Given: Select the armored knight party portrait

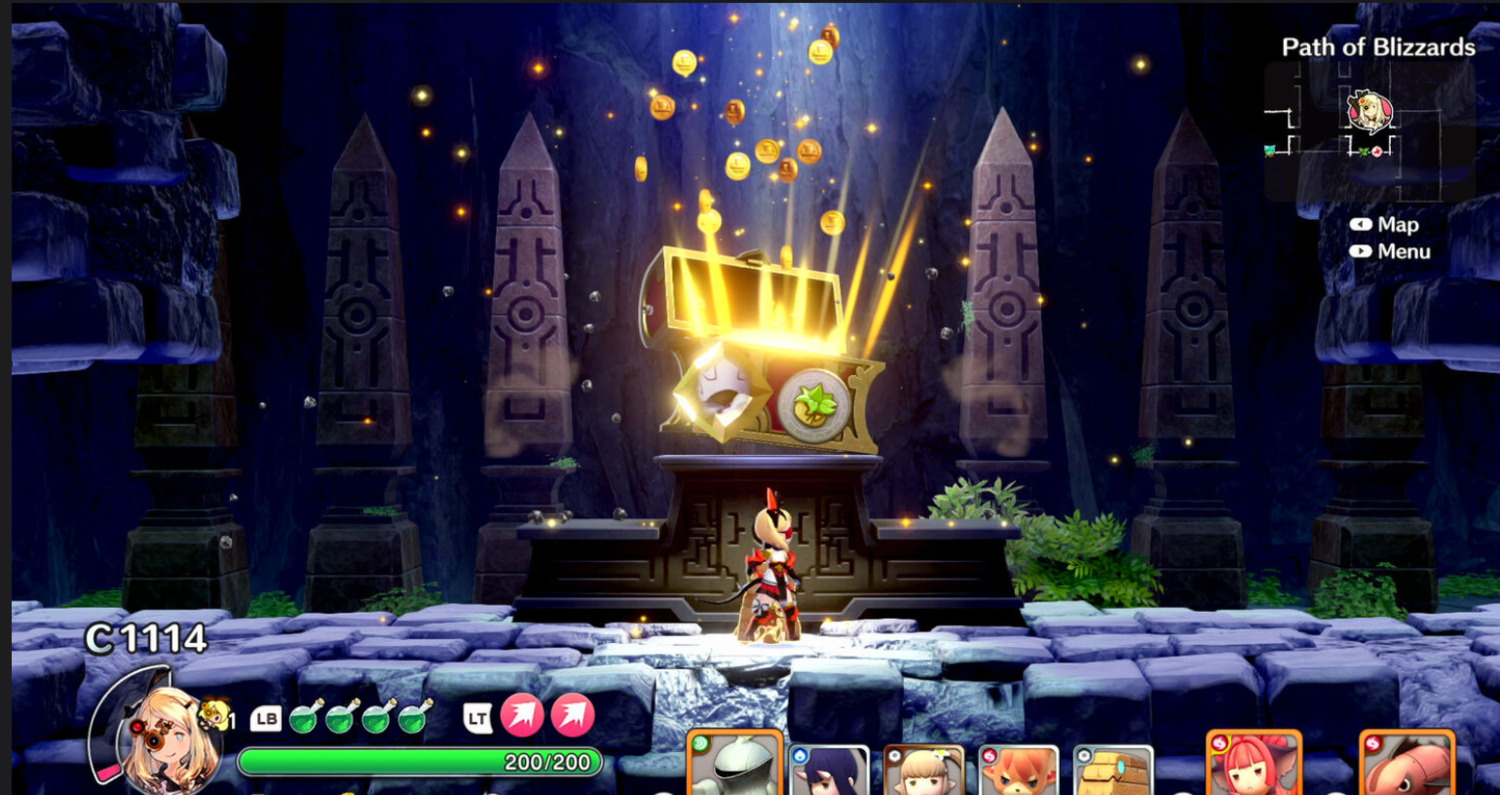Looking at the screenshot, I should point(734,764).
